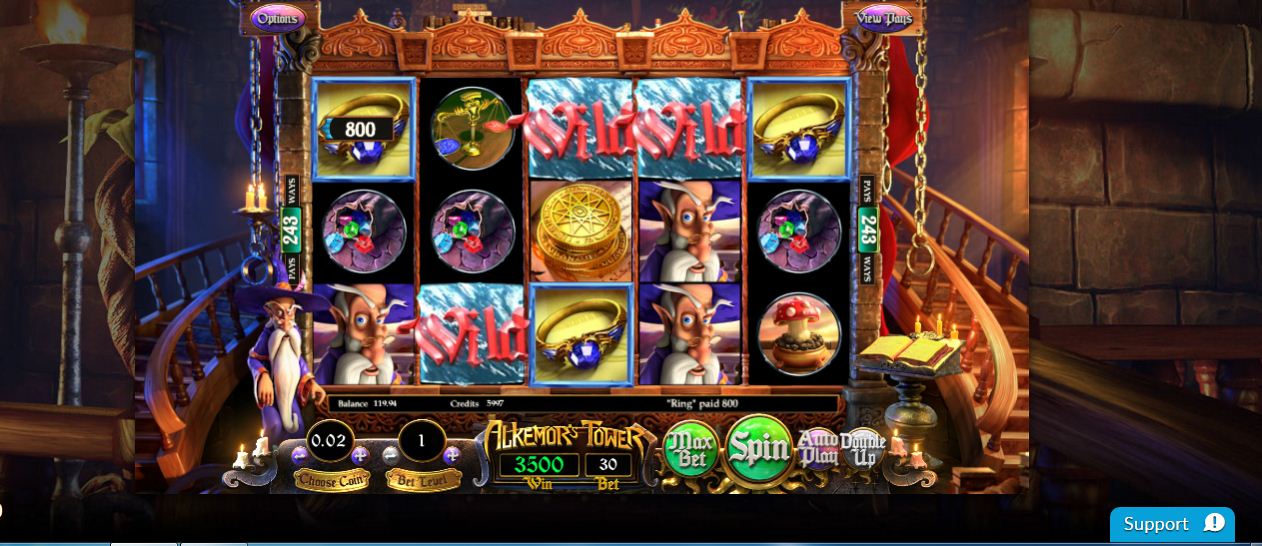1262x546 pixels.
Task: Raise the bet level with plus
Action: (x=452, y=455)
